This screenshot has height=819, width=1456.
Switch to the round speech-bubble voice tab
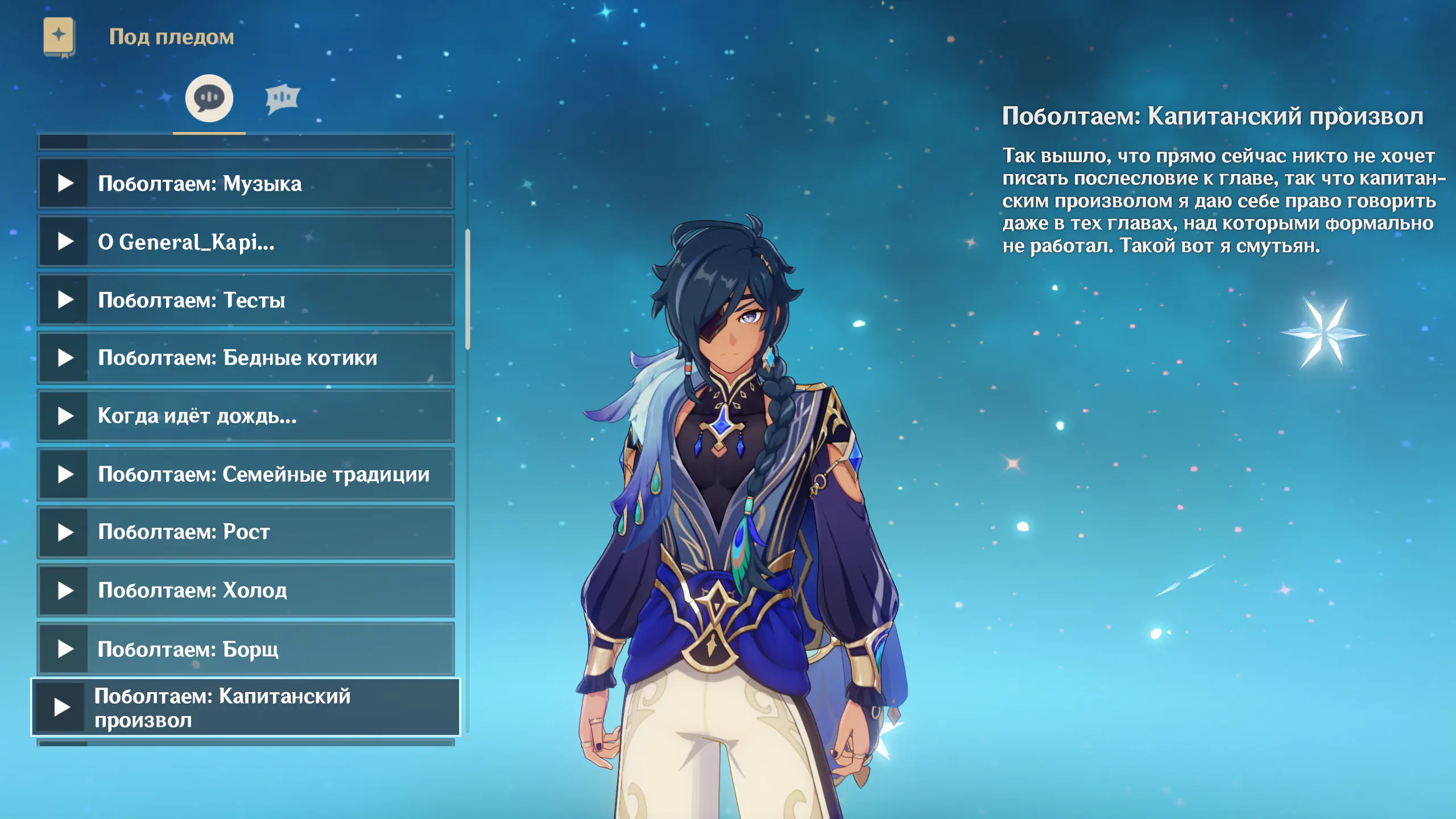click(x=209, y=98)
